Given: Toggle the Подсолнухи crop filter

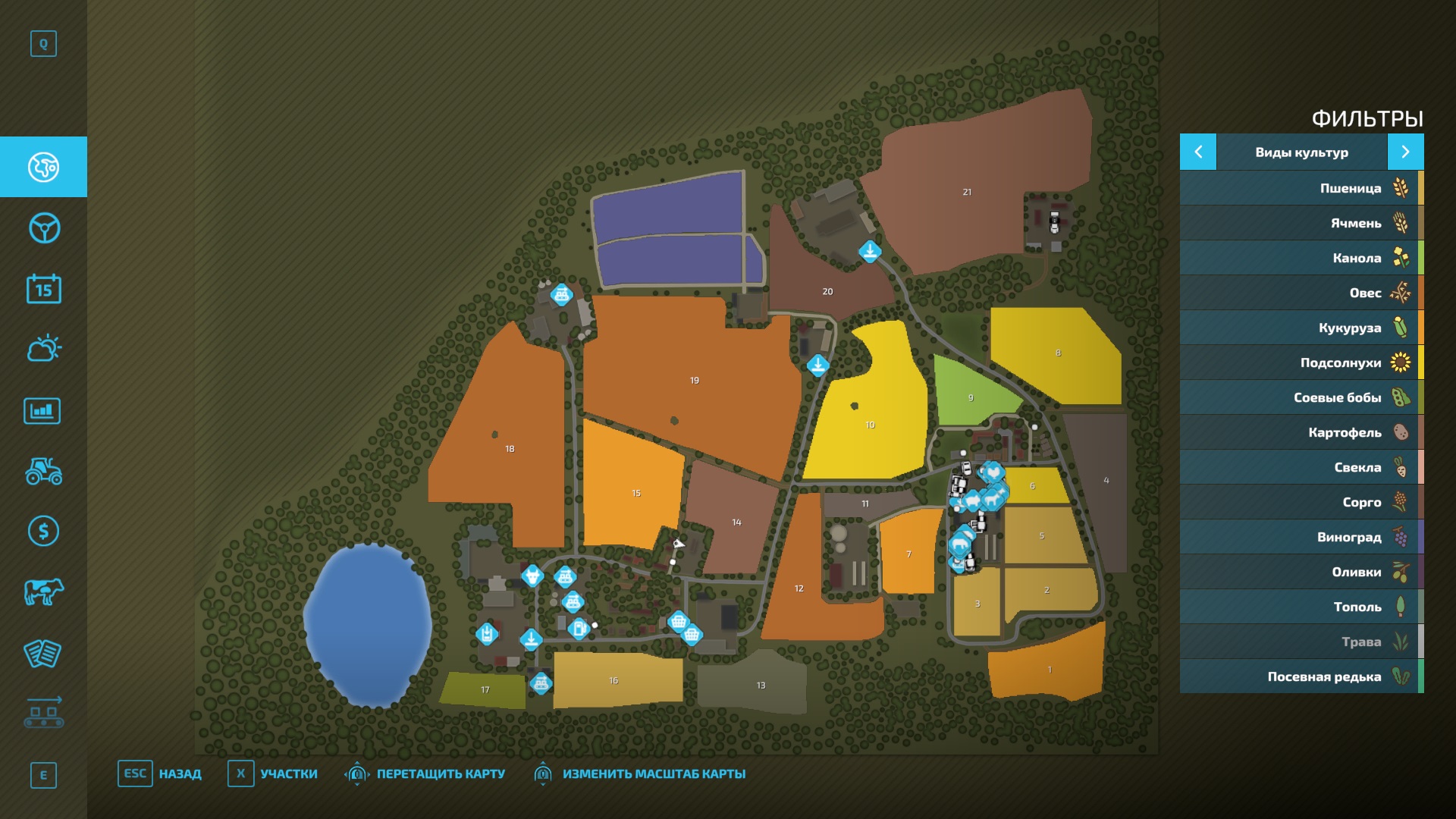Looking at the screenshot, I should (1301, 362).
